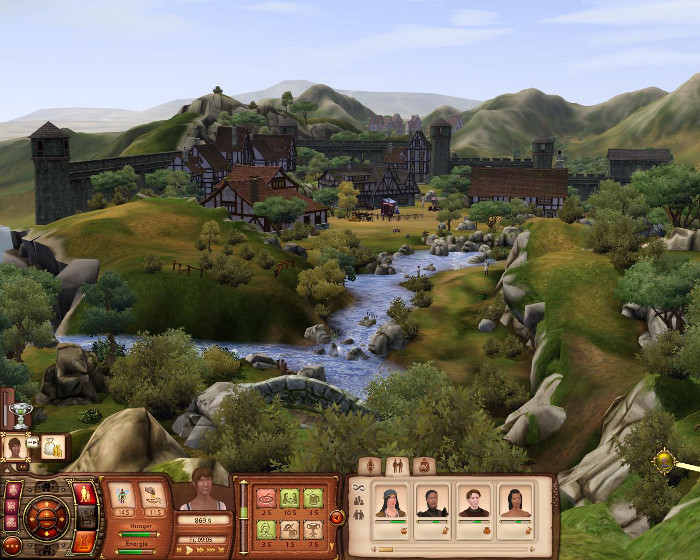Select the woman with blue headband portrait
Screen dimensions: 700x560
(390, 501)
